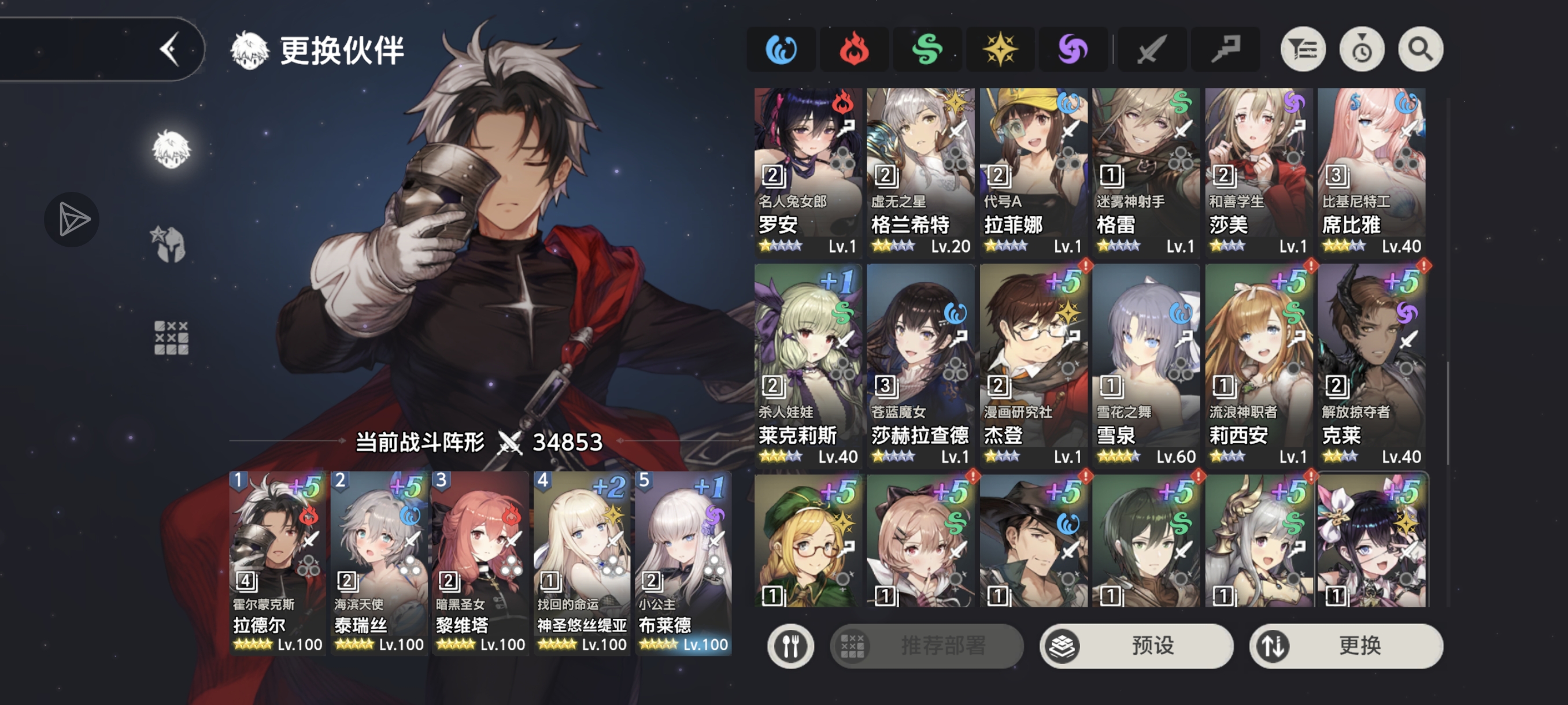Screen dimensions: 1568x705
Task: Pick the 雪泉 companion card
Action: click(x=1145, y=365)
